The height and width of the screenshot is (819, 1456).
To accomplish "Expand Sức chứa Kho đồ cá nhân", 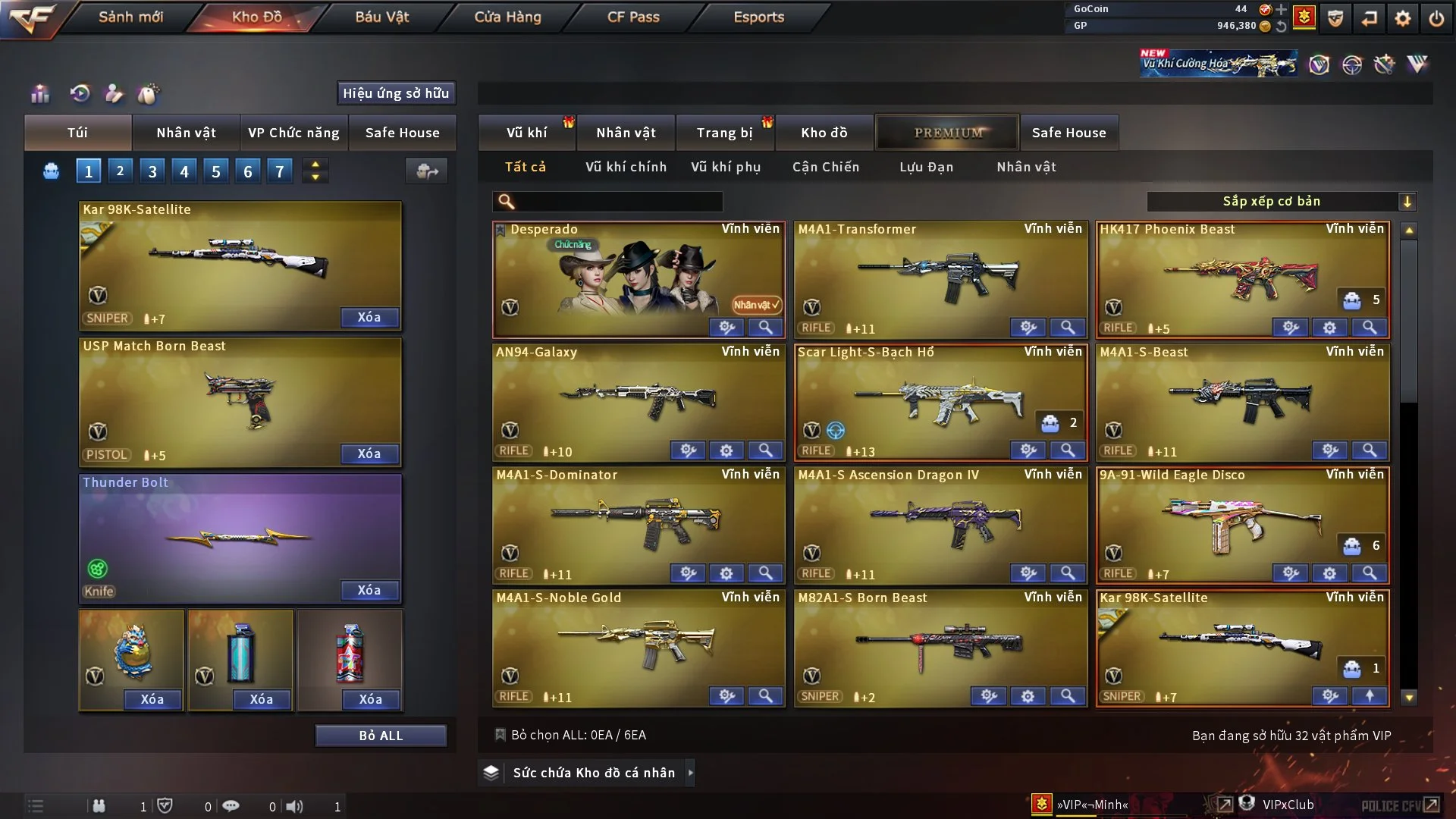I will (x=690, y=773).
